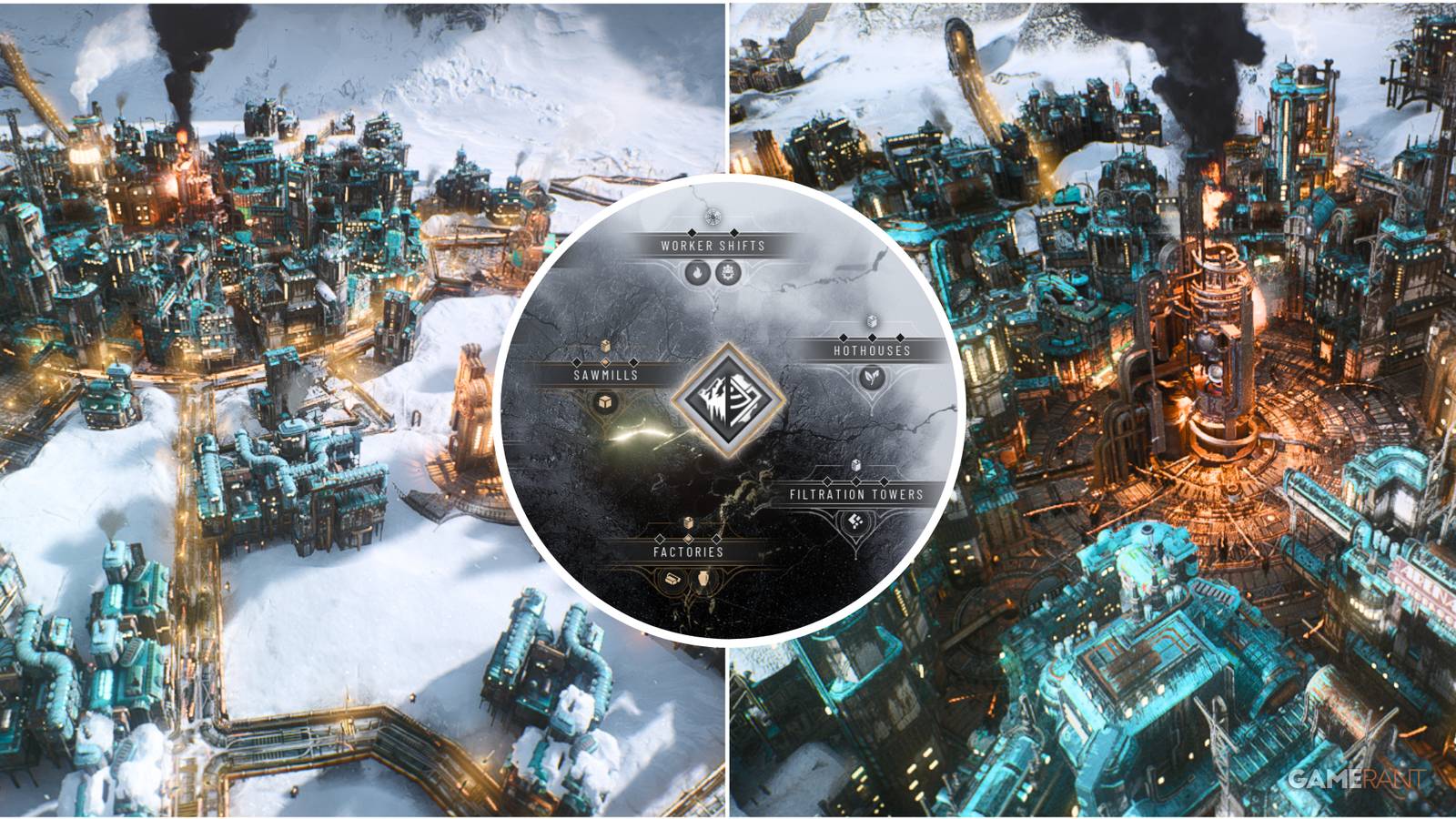
Task: Click the leaf icon below Hothouses
Action: point(871,378)
